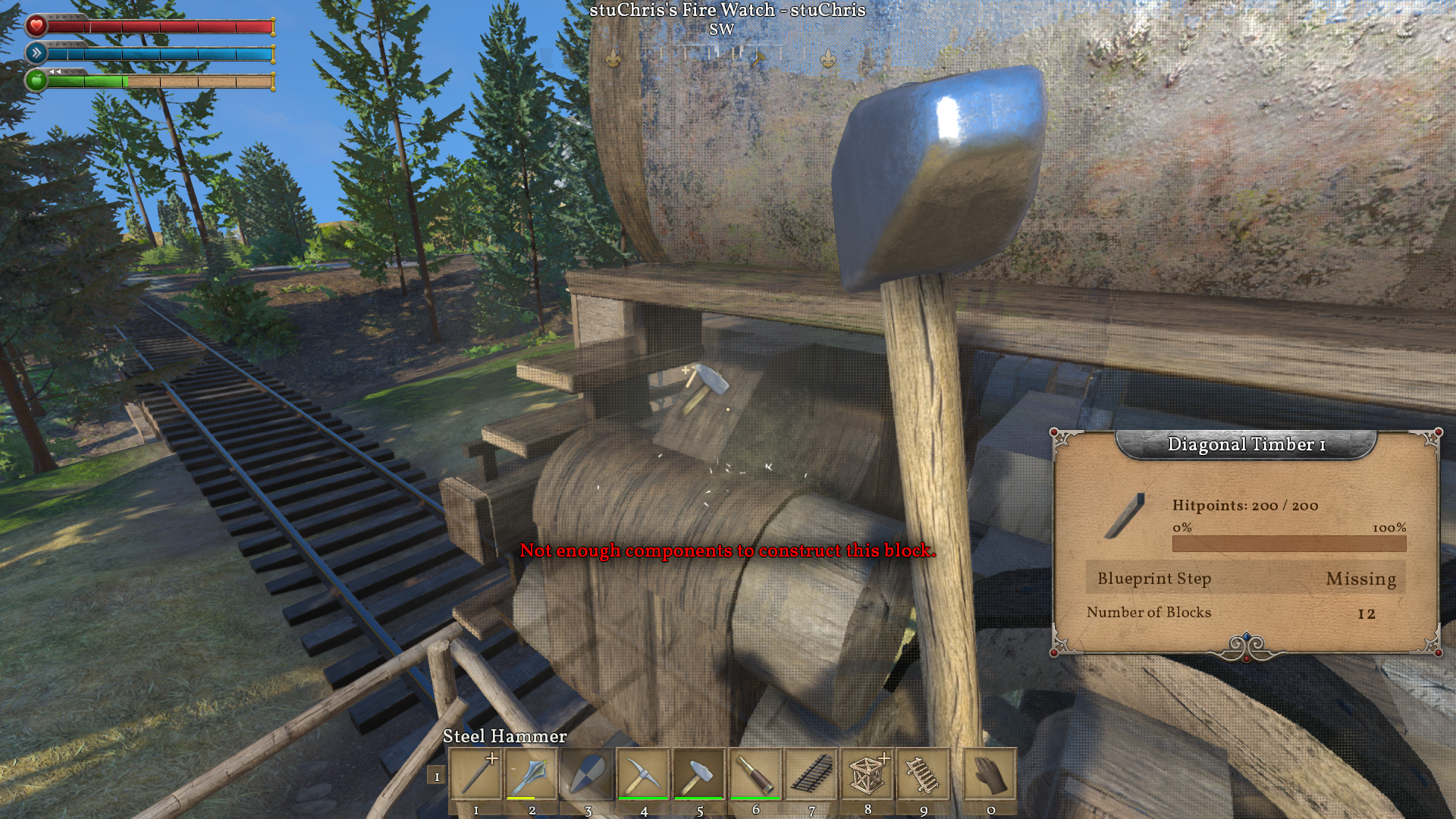Viewport: 1456px width, 819px height.
Task: Select the blue and white shield slot
Action: [588, 774]
